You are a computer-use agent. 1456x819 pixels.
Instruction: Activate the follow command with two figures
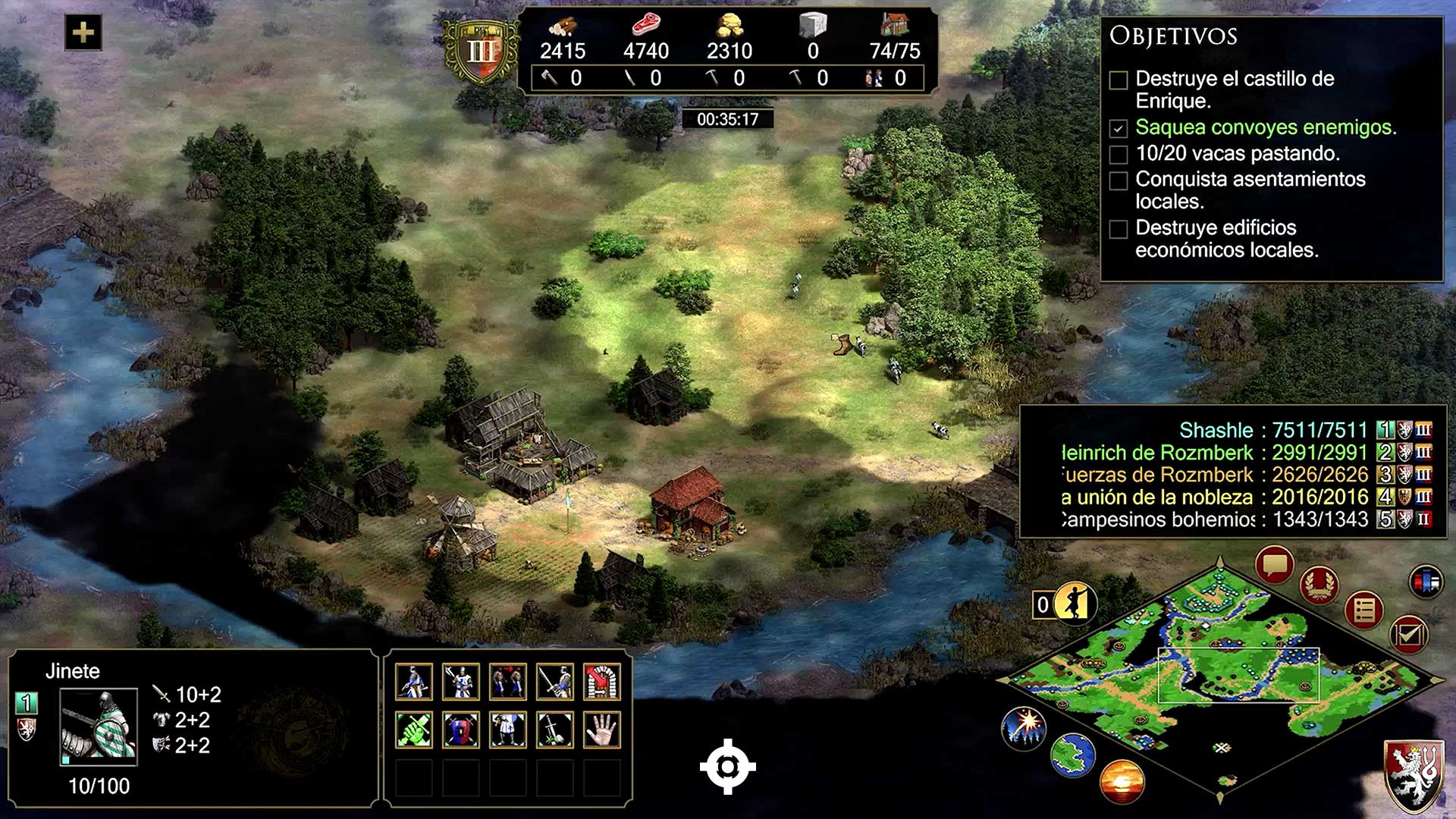pyautogui.click(x=508, y=681)
